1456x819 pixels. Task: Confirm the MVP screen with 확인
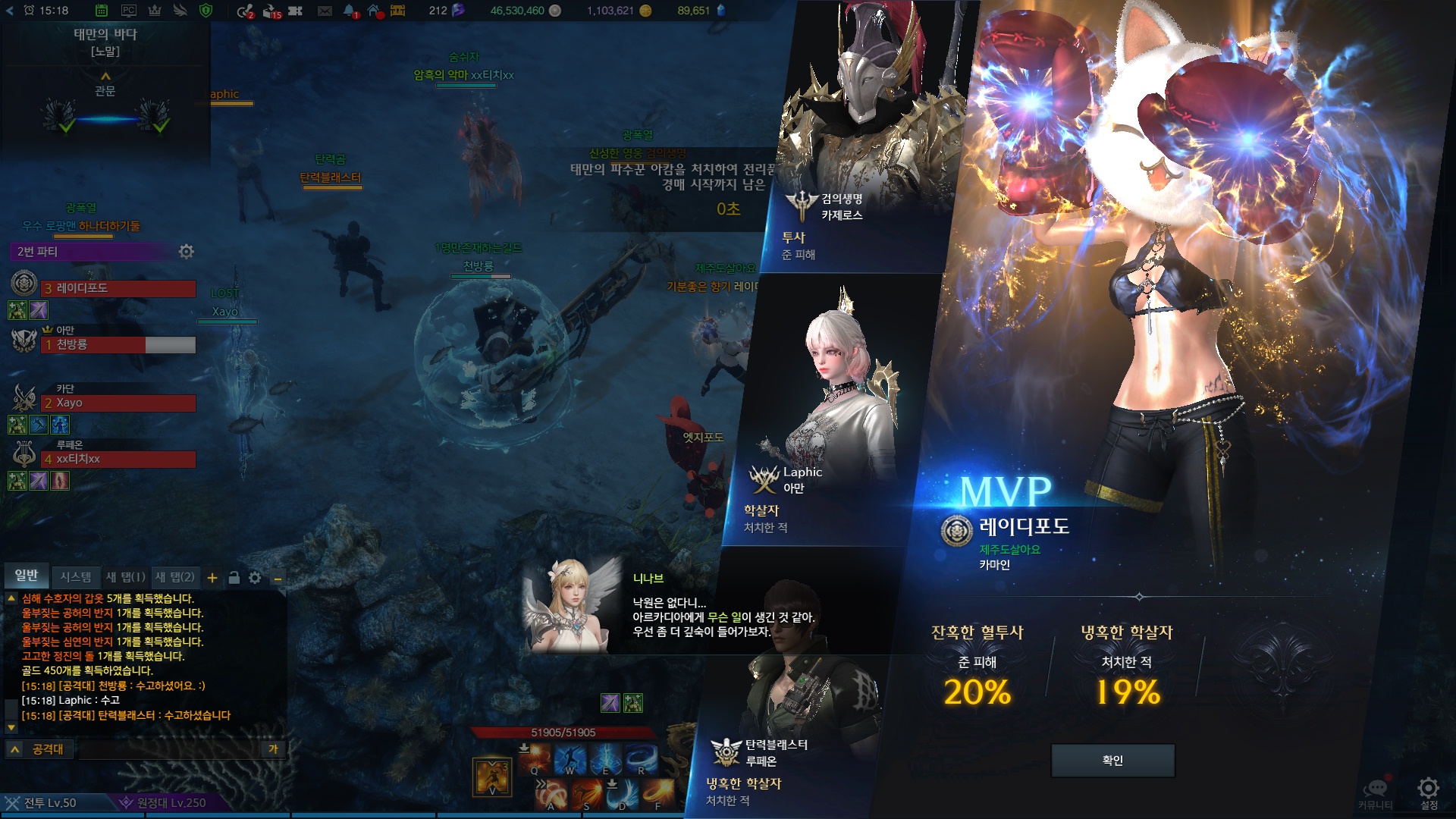(x=1112, y=761)
